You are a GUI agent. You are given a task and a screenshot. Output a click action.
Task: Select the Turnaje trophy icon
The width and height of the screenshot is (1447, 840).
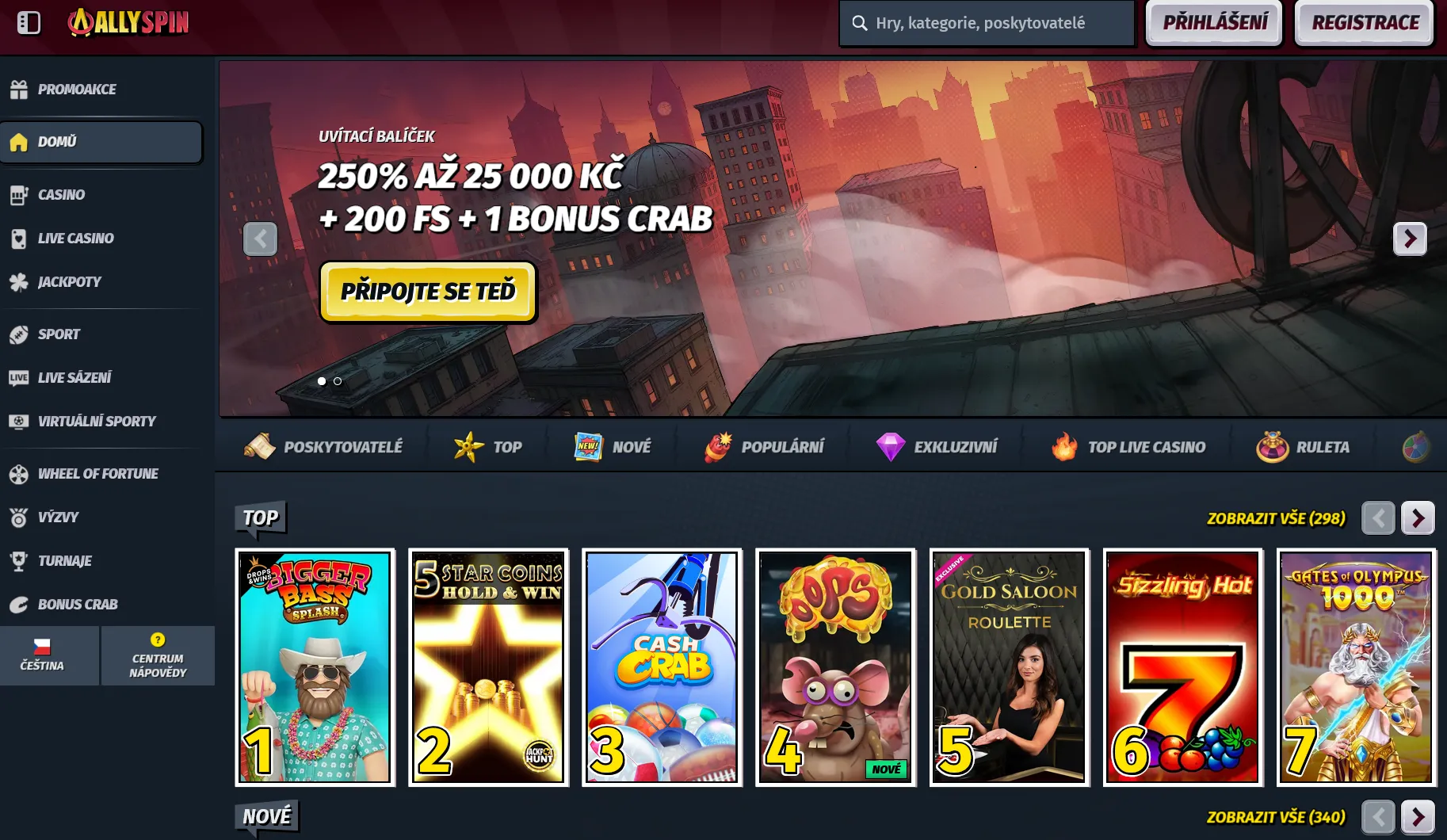pyautogui.click(x=19, y=560)
